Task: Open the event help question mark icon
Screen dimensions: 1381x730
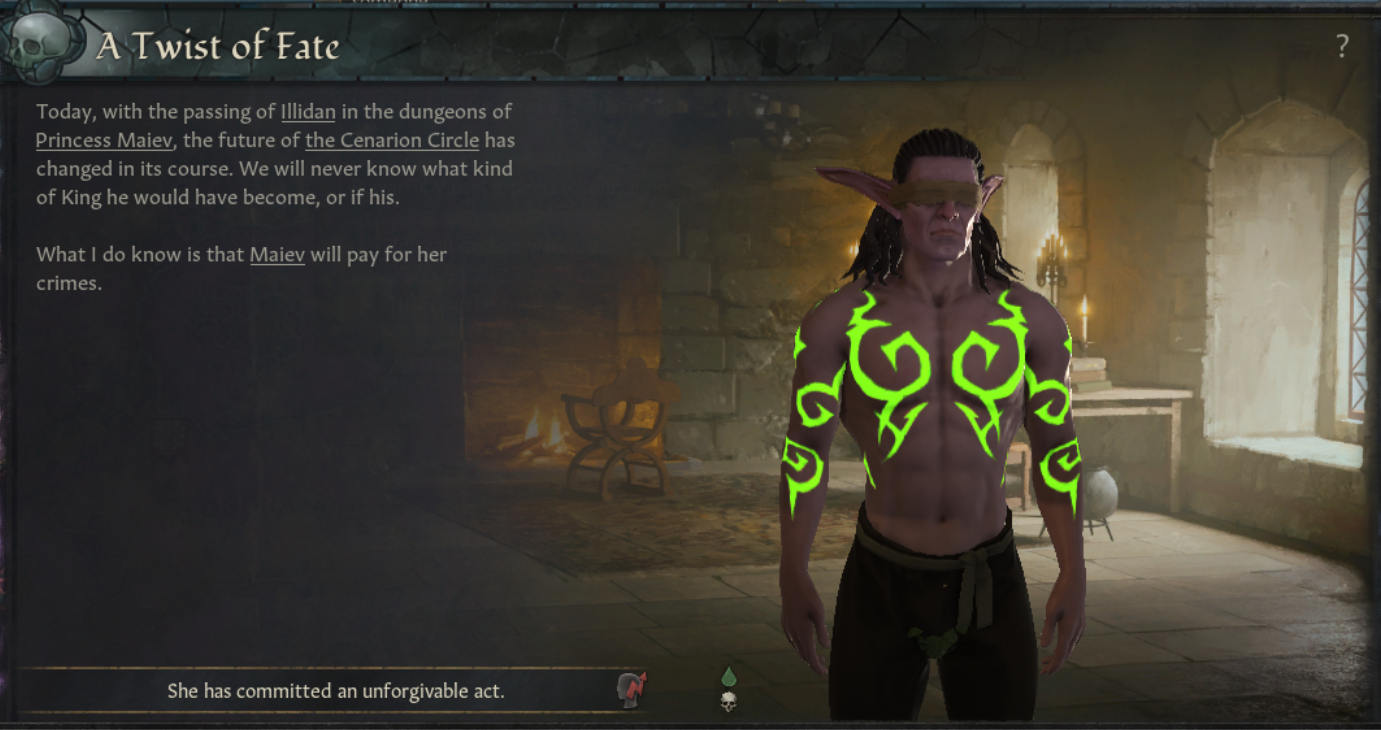Action: point(1343,45)
